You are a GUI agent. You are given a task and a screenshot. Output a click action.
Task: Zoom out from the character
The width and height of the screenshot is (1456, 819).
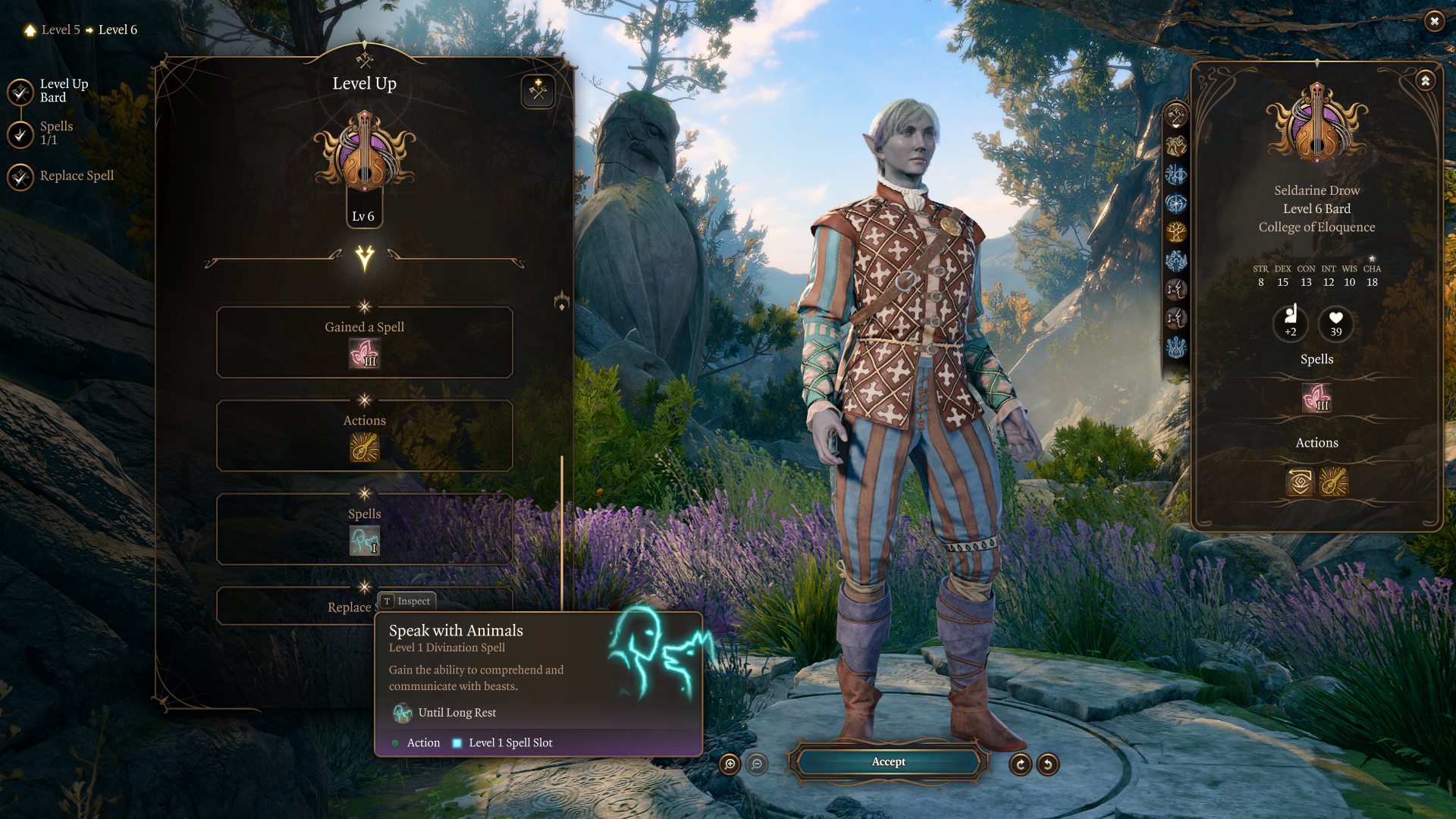(x=757, y=764)
